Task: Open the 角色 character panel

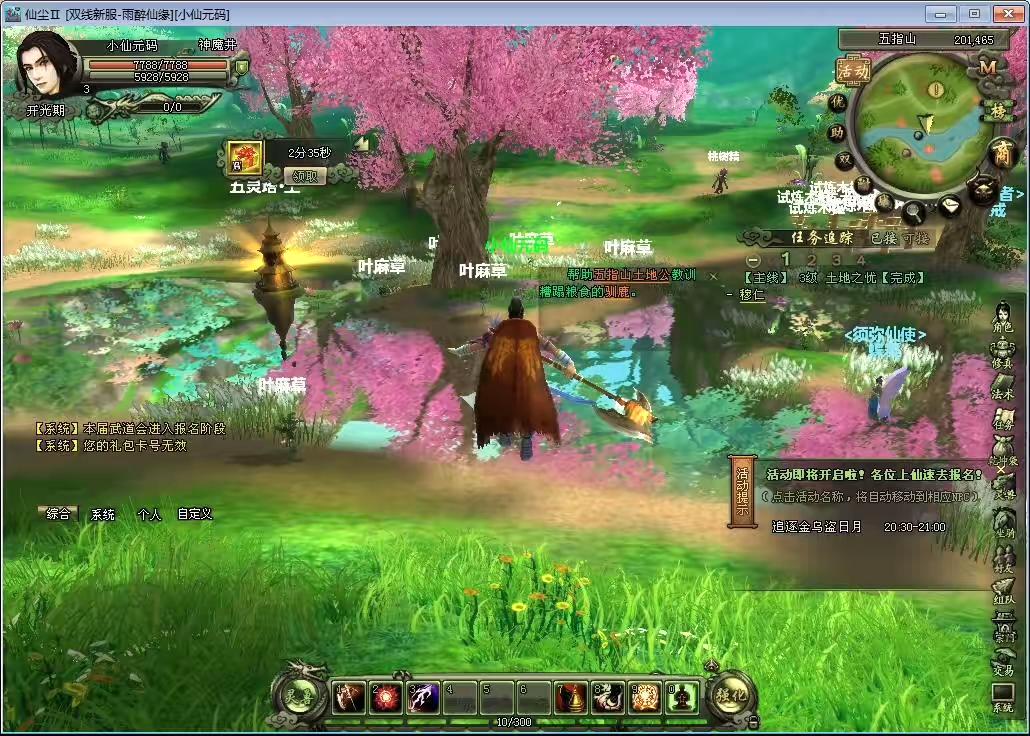Action: point(1002,318)
